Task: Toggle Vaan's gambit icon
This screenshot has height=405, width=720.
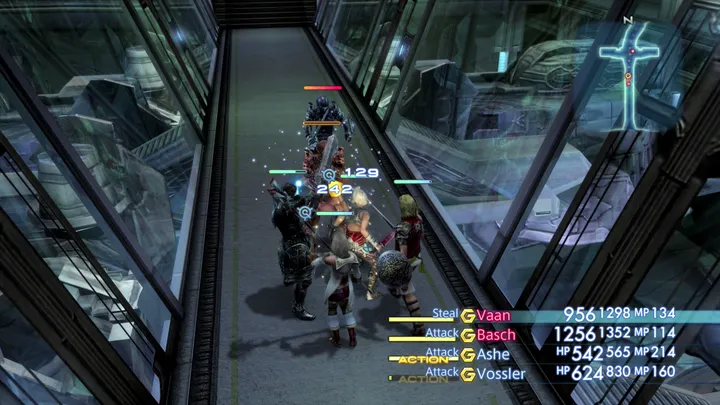Action: (x=467, y=315)
